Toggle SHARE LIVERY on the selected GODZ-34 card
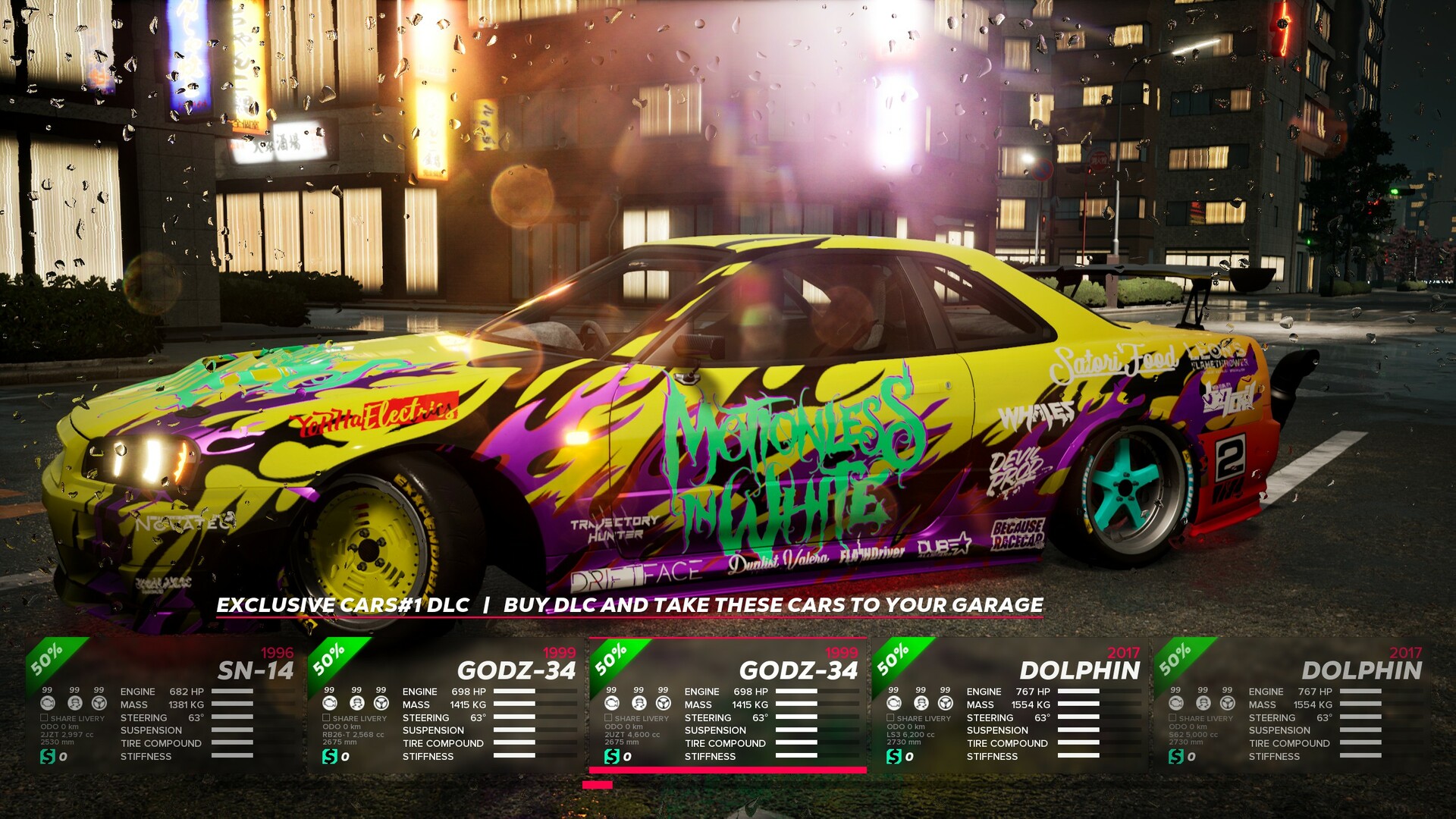 pyautogui.click(x=607, y=719)
